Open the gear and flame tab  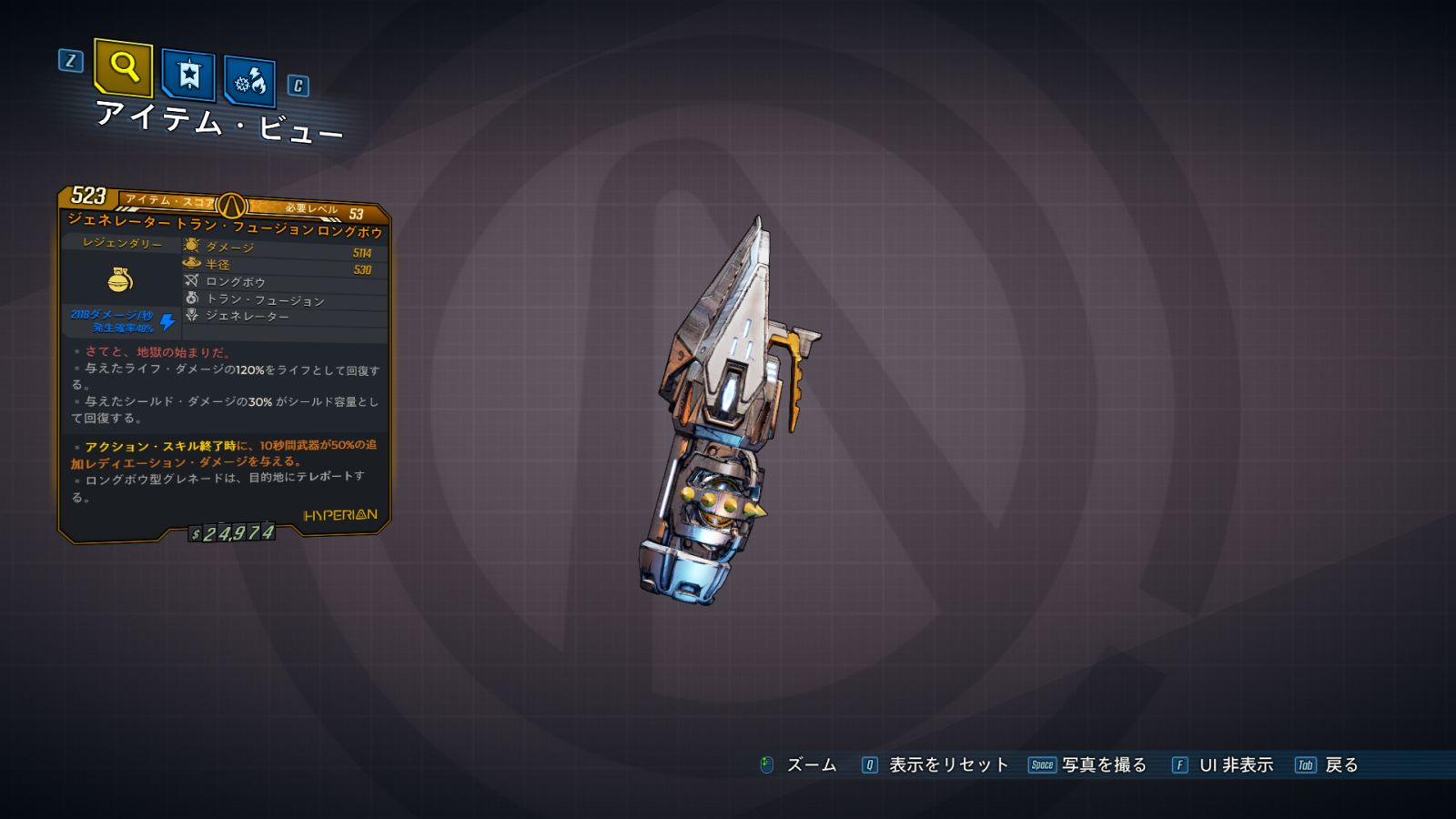pos(249,82)
